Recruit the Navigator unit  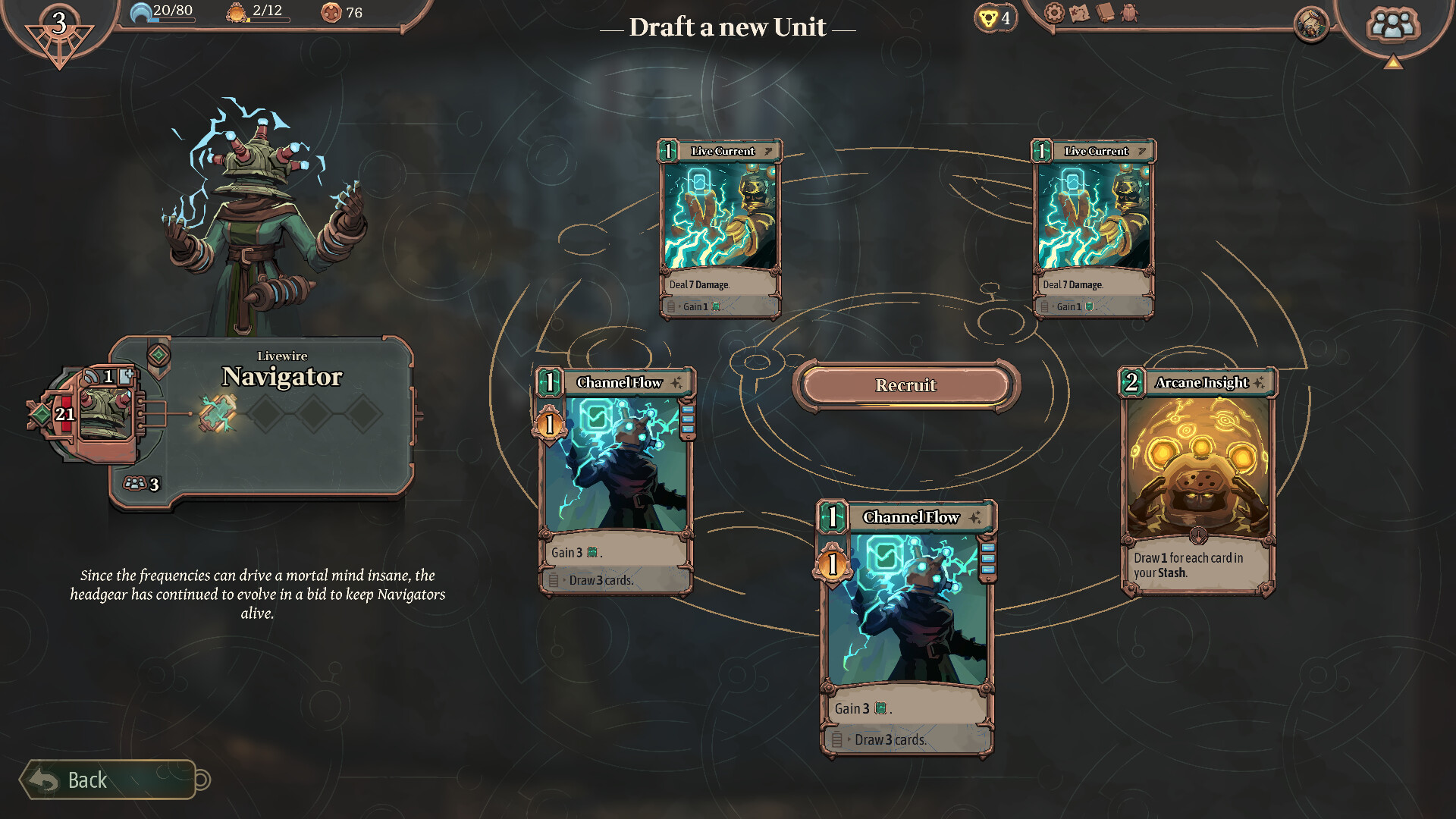pos(905,385)
